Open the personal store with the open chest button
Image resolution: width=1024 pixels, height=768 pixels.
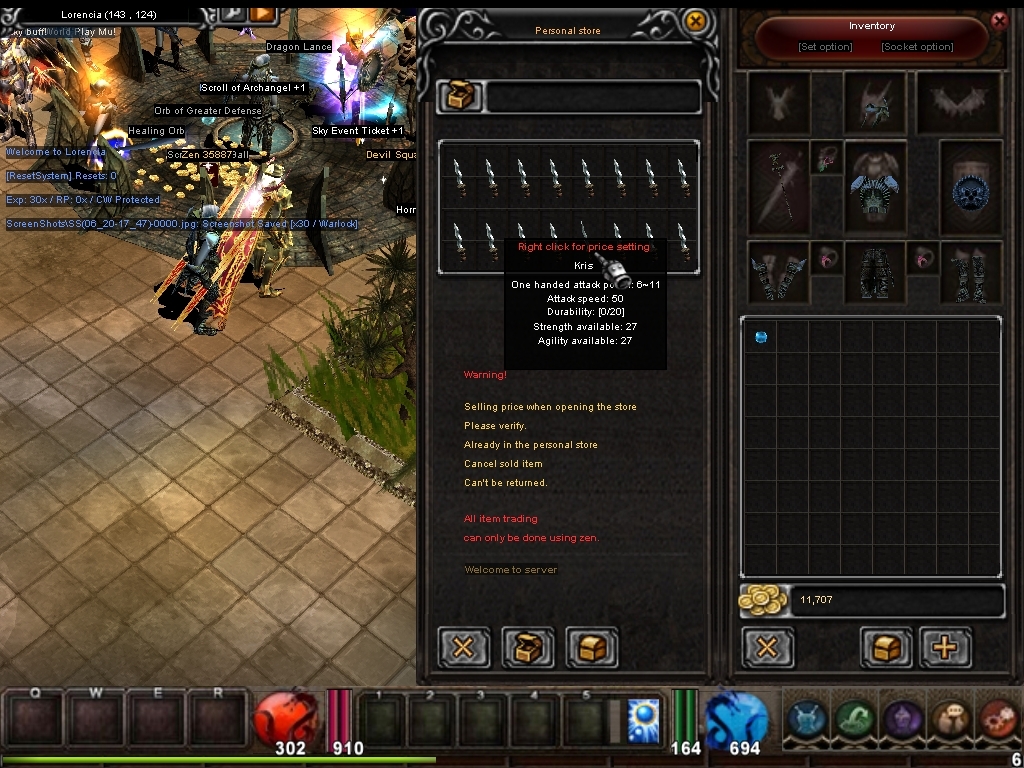click(x=527, y=647)
